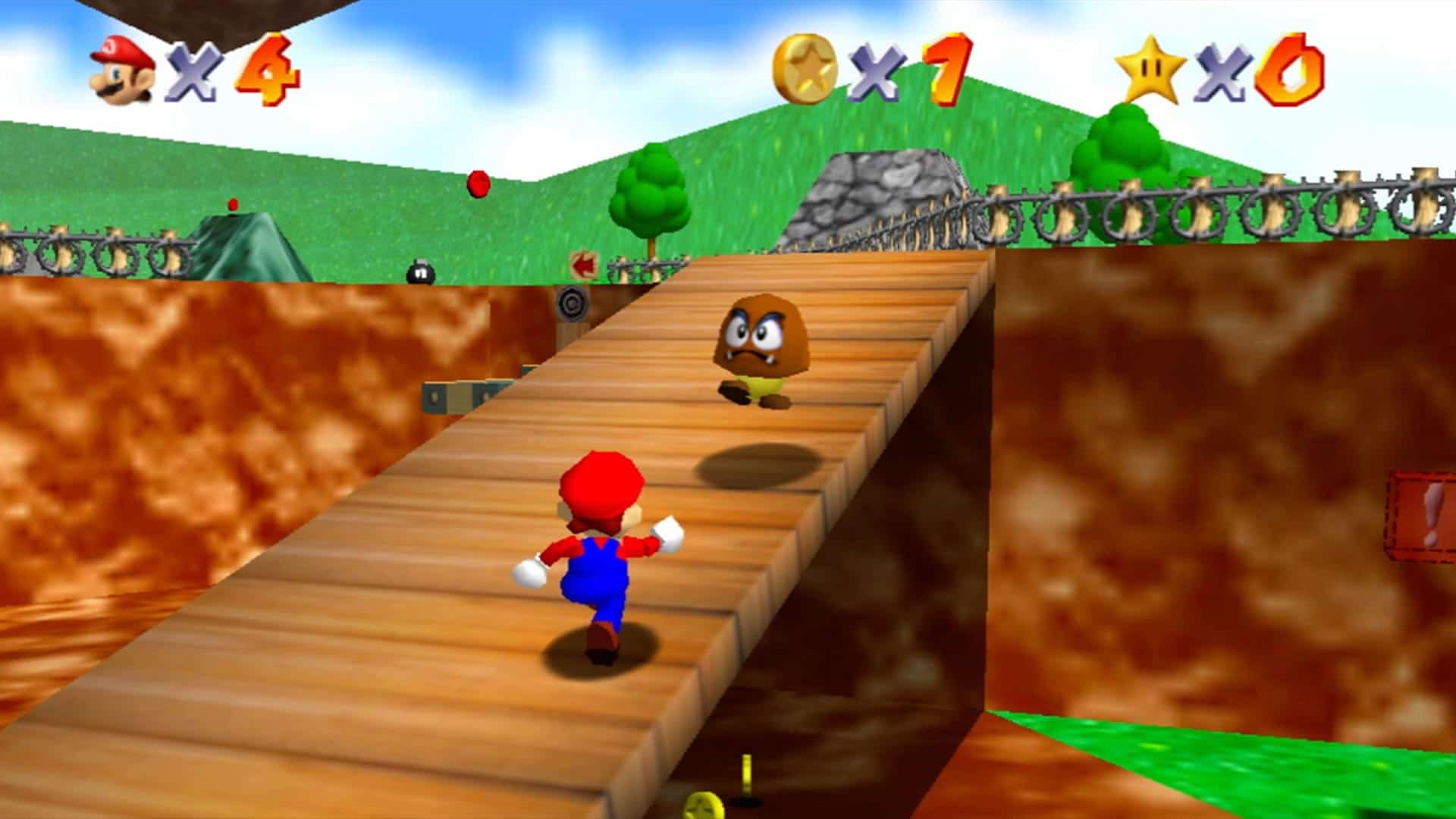Select Mario running up the bridge
1456x819 pixels.
pyautogui.click(x=599, y=554)
